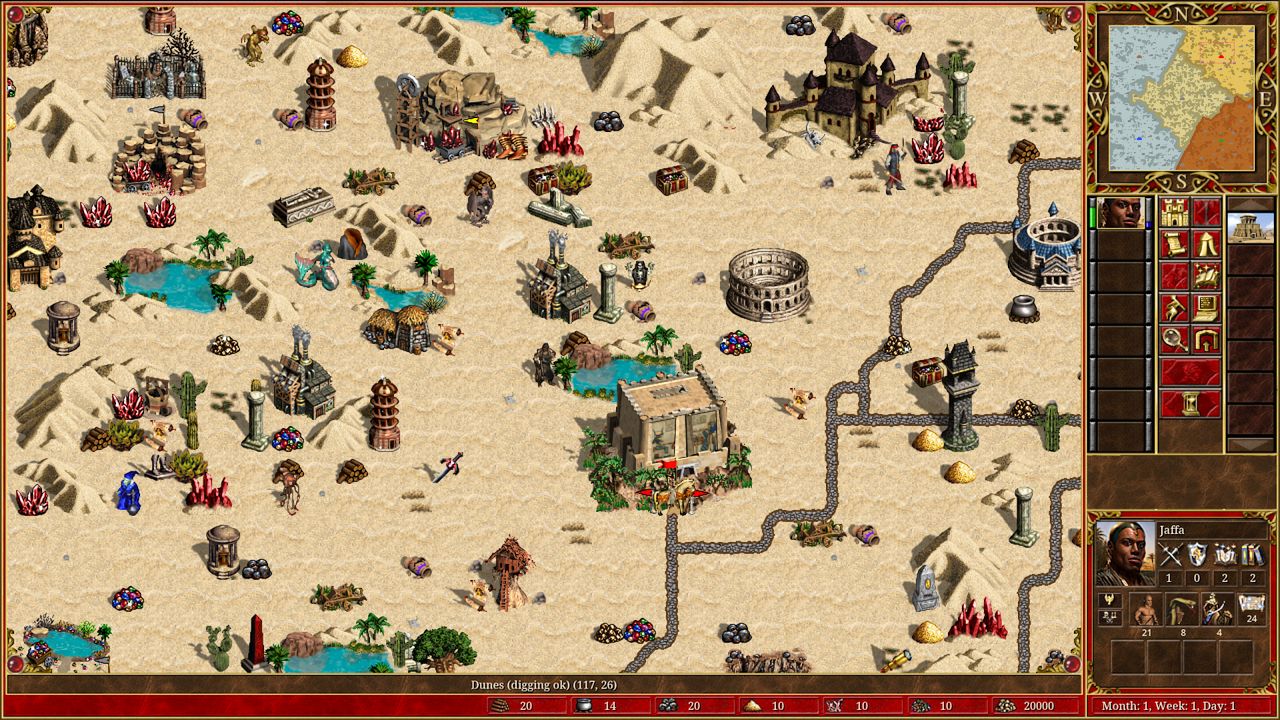Click the magnifying glass button
1280x720 pixels.
[x=1174, y=340]
